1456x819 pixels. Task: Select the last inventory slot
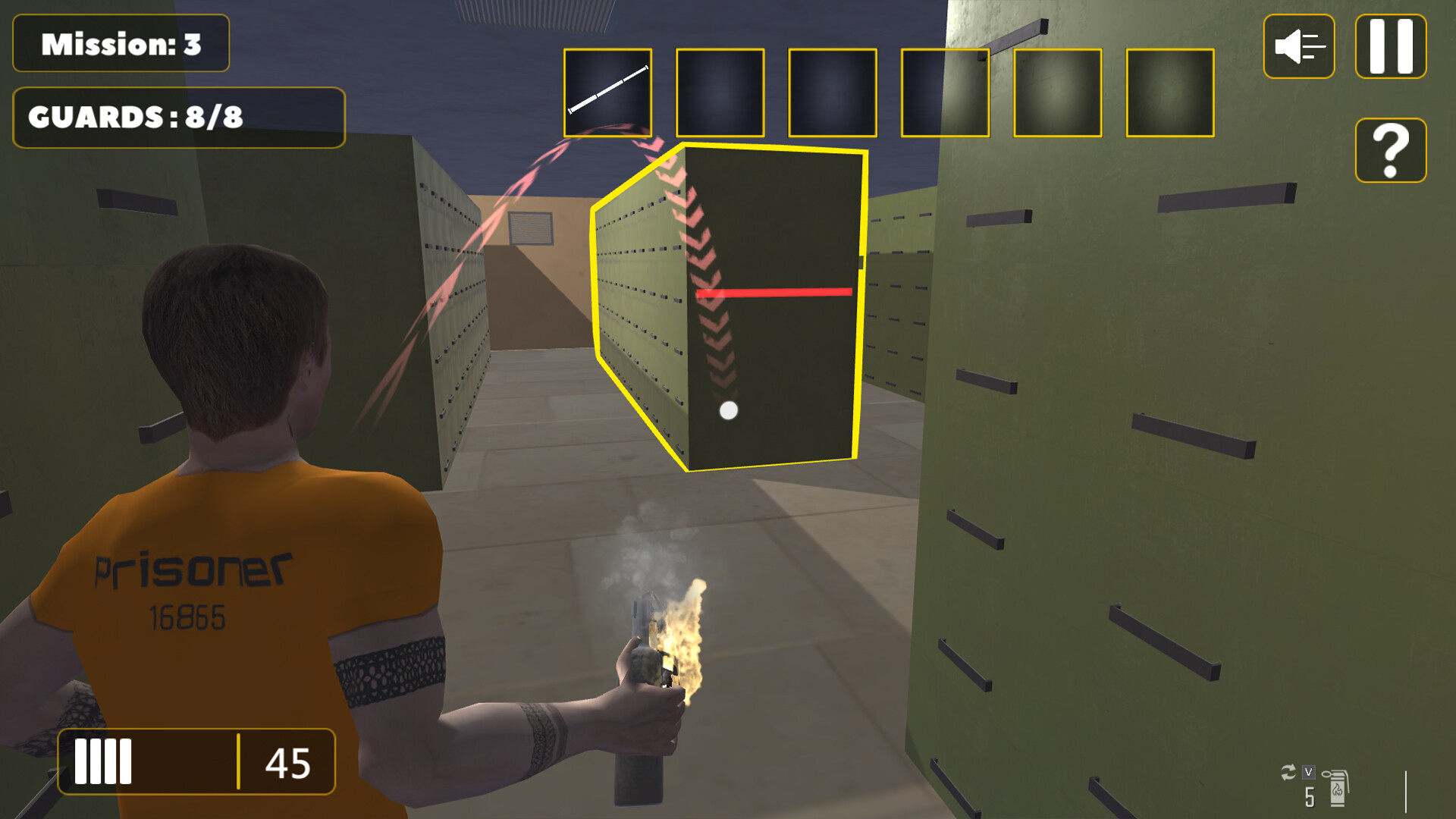1170,94
